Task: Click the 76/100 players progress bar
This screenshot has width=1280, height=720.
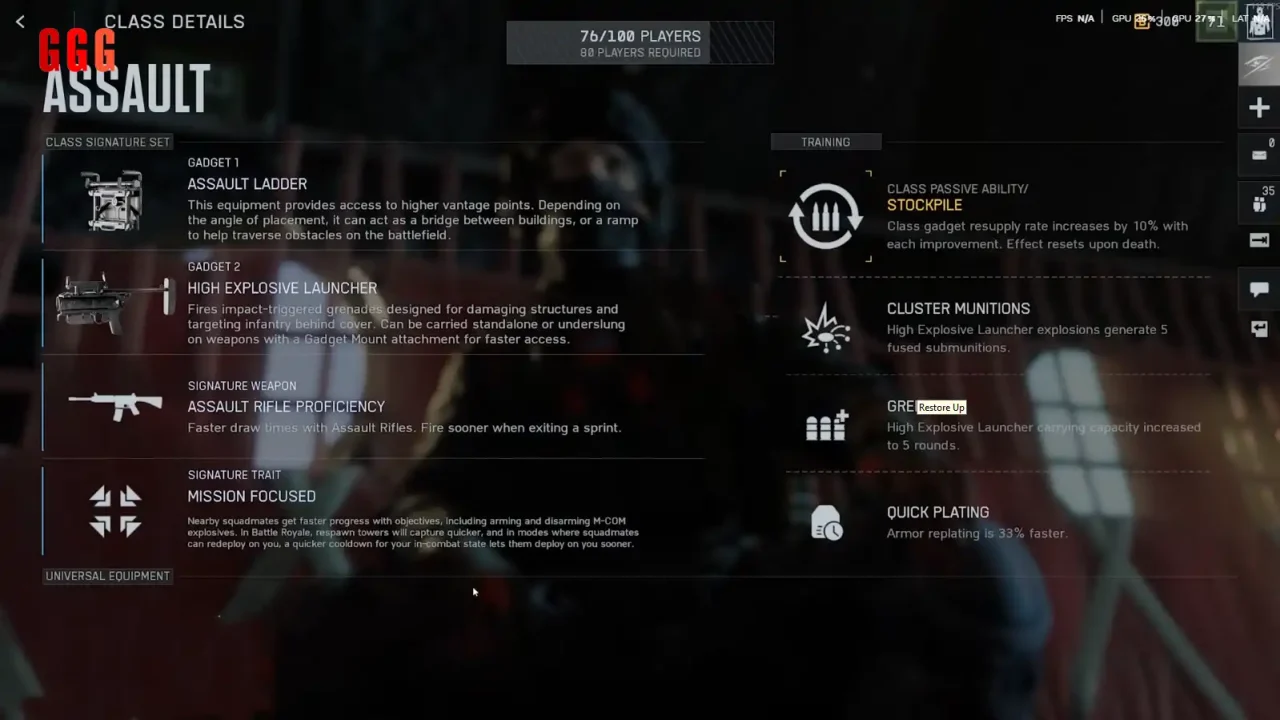Action: (x=640, y=42)
